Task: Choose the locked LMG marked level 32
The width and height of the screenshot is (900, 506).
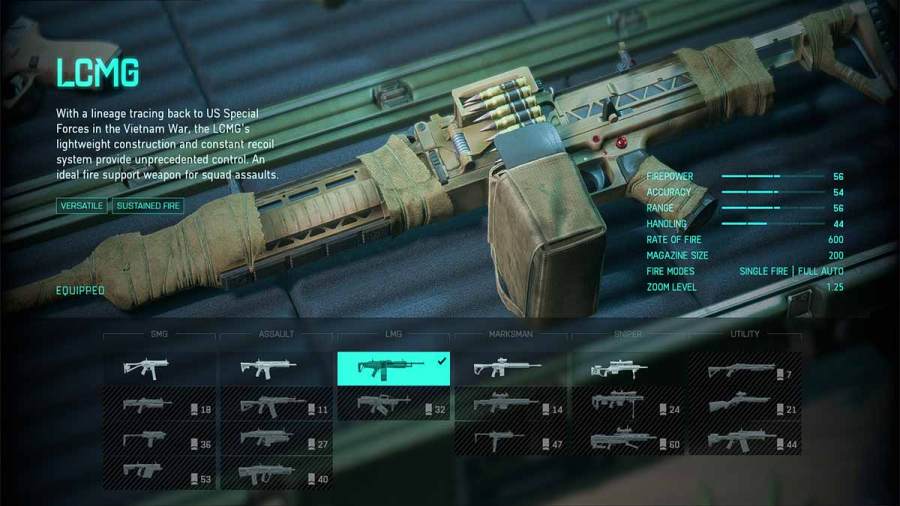Action: (x=393, y=404)
